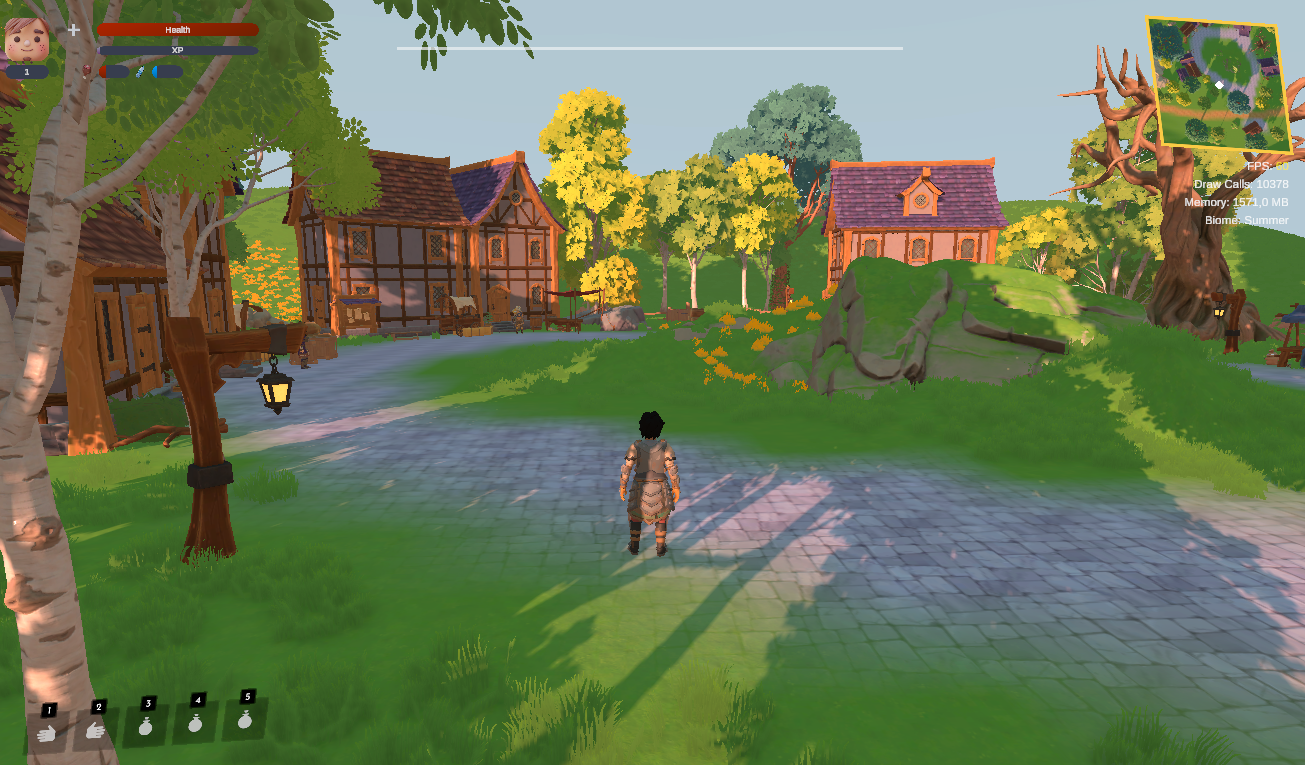The width and height of the screenshot is (1305, 765).
Task: Select hotbar slot 2 hand icon
Action: pos(96,729)
